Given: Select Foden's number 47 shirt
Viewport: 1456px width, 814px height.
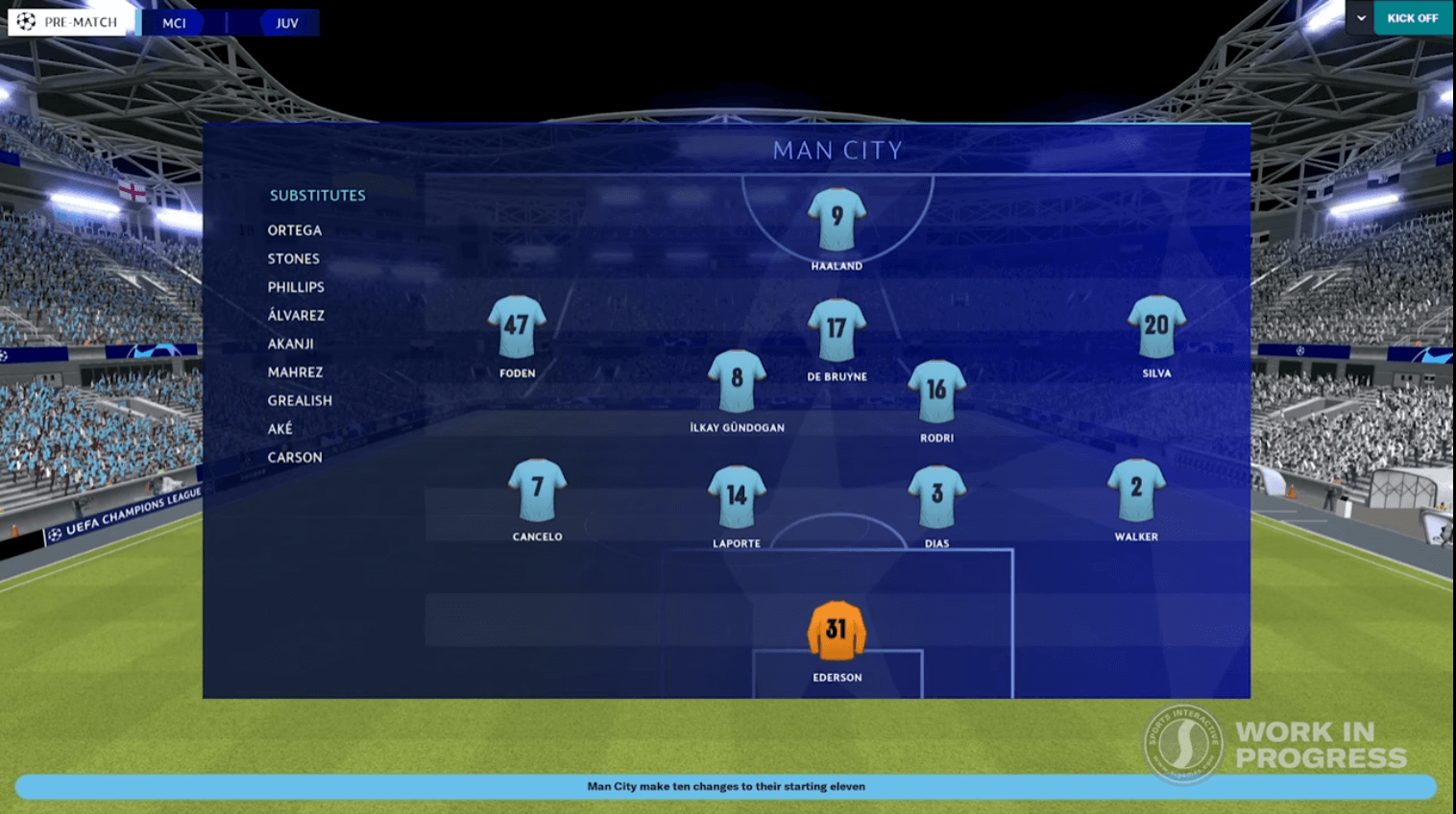Looking at the screenshot, I should coord(517,327).
